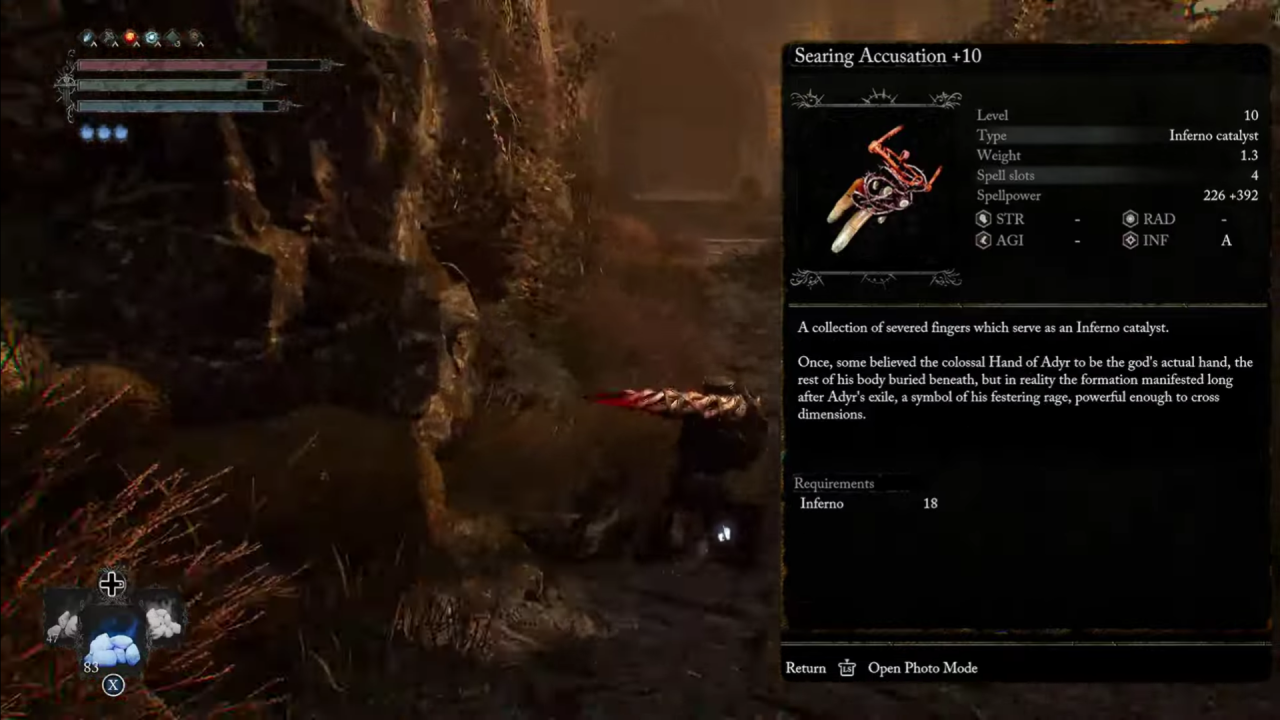
Task: Click the dagger icon in the first equipment slot
Action: point(87,37)
